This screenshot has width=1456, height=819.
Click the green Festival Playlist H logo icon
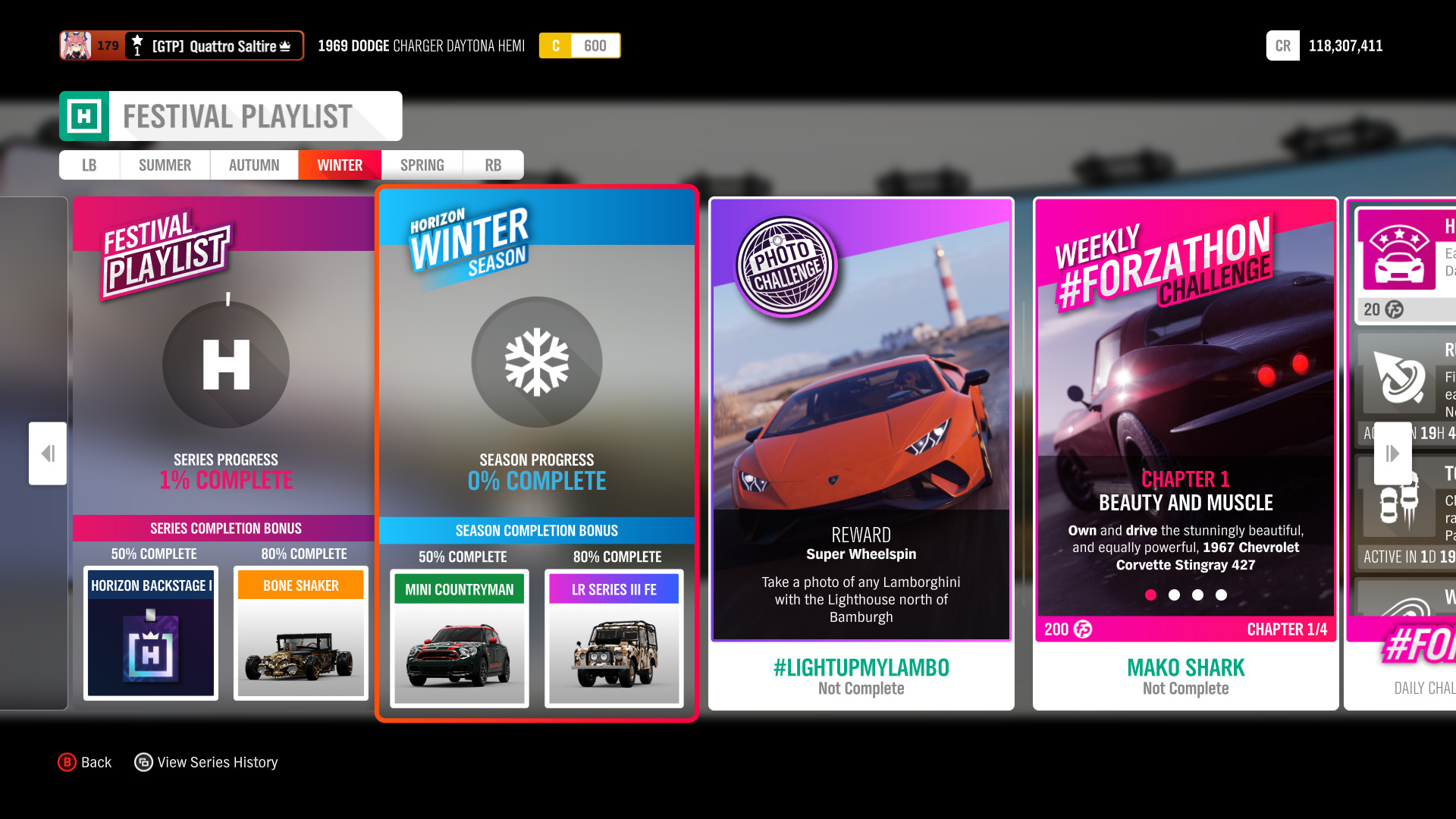coord(86,115)
